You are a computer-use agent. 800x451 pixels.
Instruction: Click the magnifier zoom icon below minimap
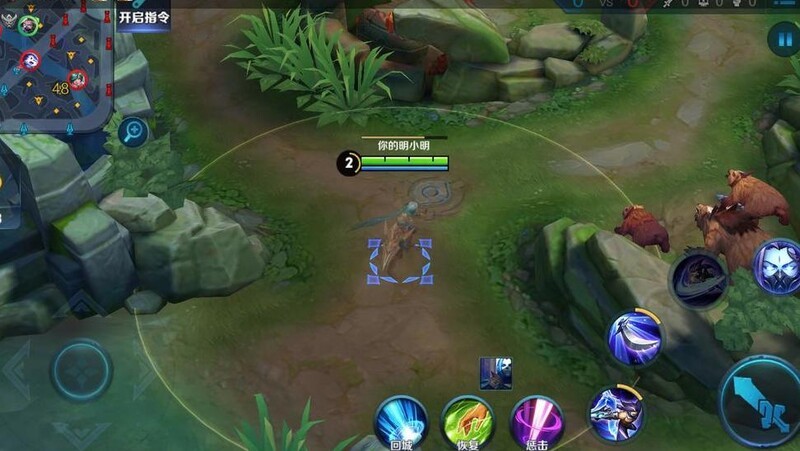point(132,131)
